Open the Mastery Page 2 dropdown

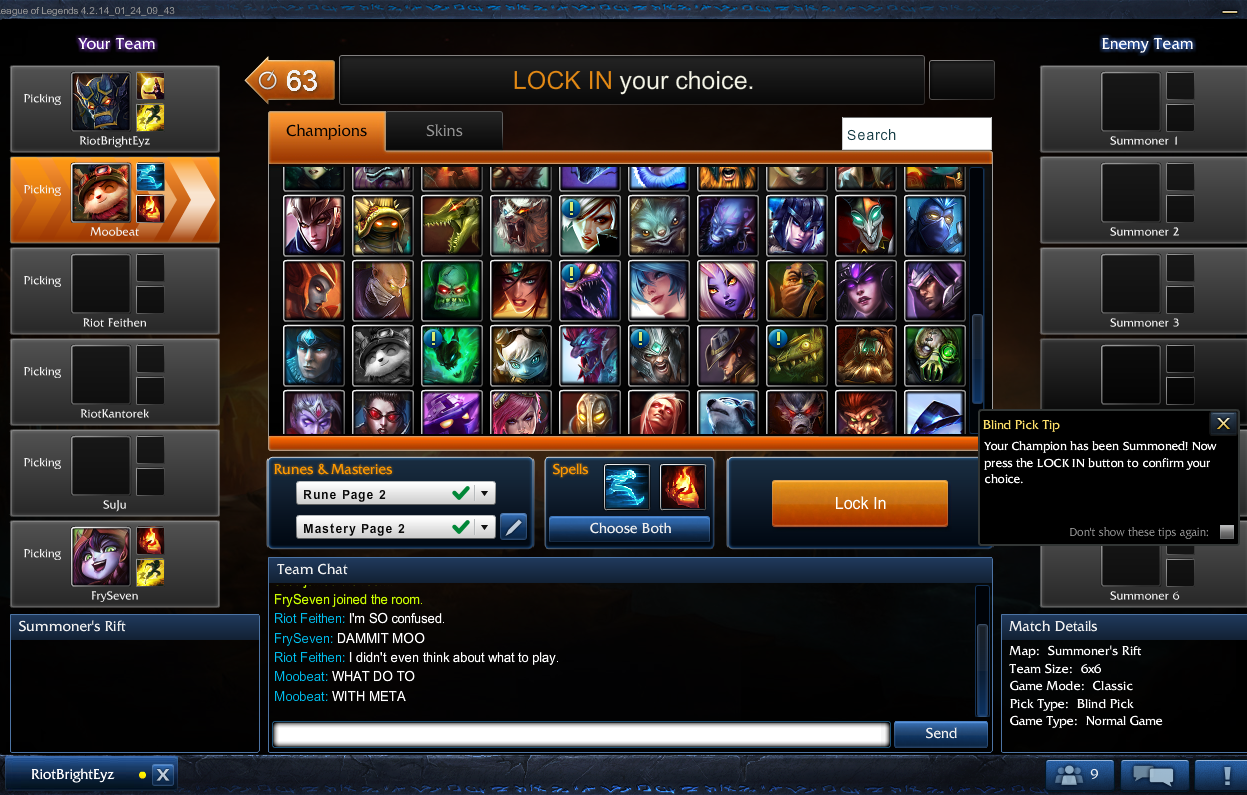click(x=485, y=528)
